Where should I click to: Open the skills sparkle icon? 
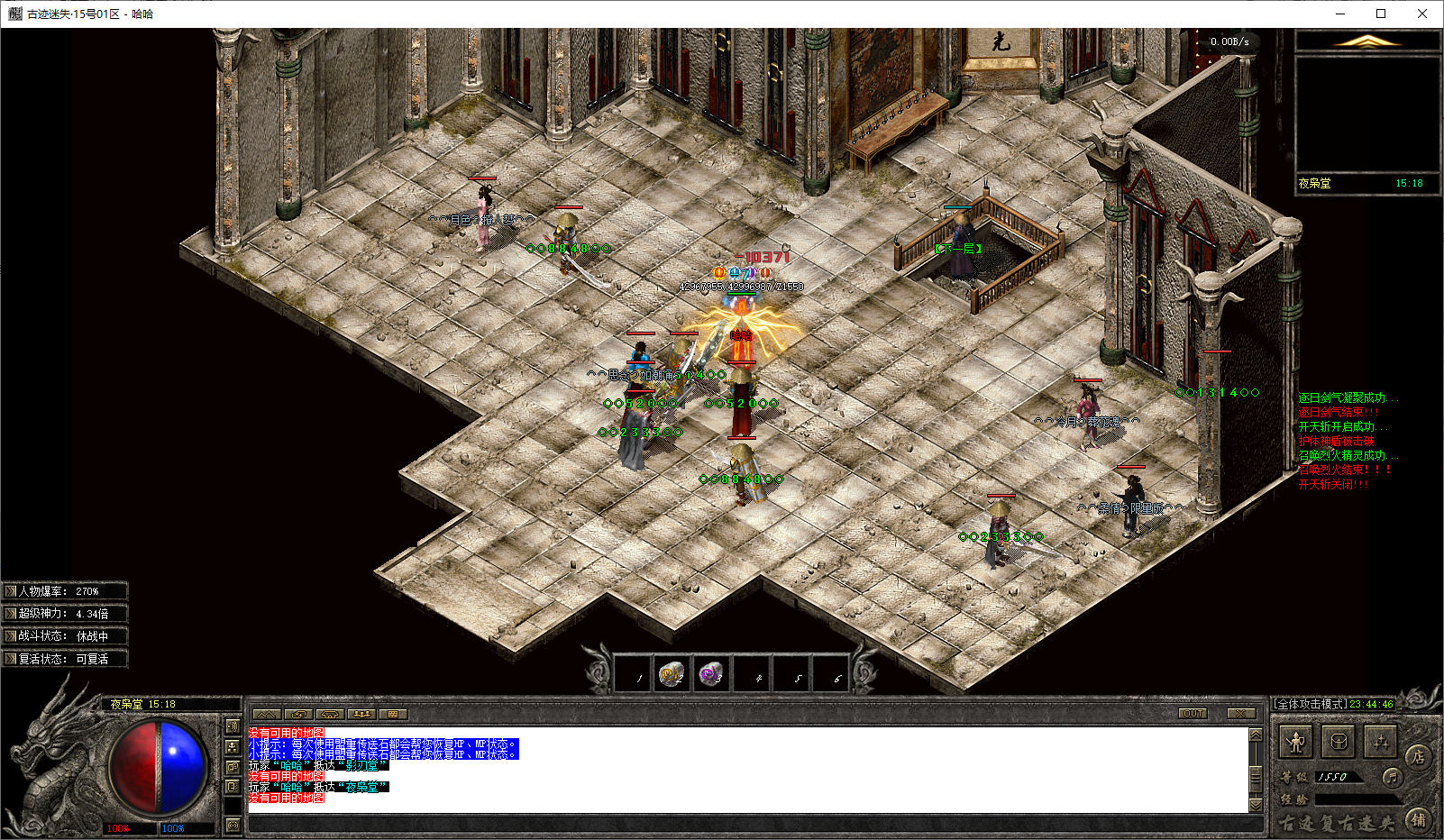pos(1380,743)
